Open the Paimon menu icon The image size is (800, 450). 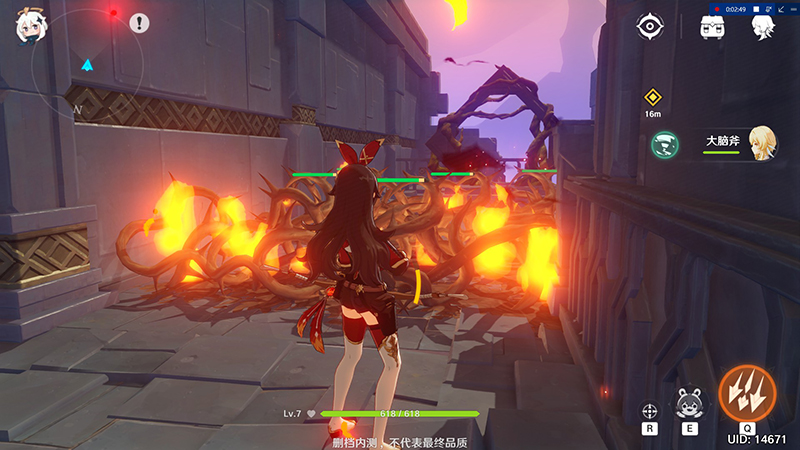(x=29, y=27)
